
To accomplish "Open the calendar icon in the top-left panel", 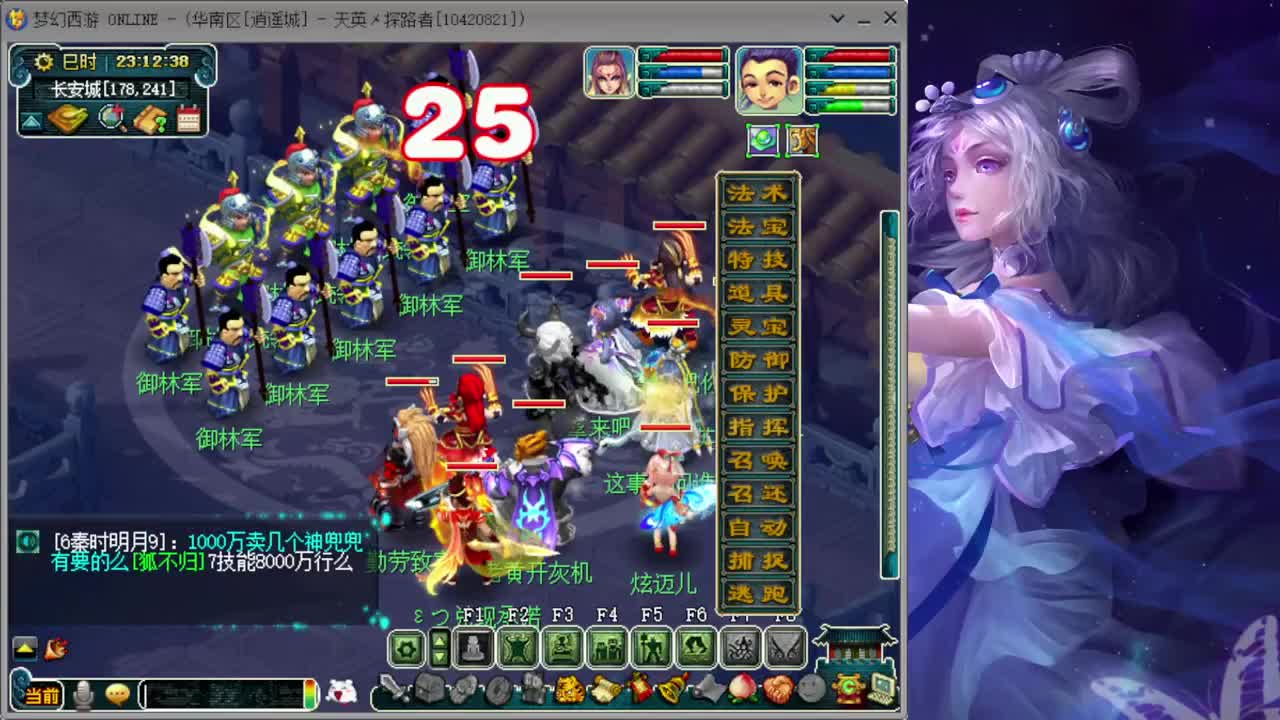I will pos(188,117).
